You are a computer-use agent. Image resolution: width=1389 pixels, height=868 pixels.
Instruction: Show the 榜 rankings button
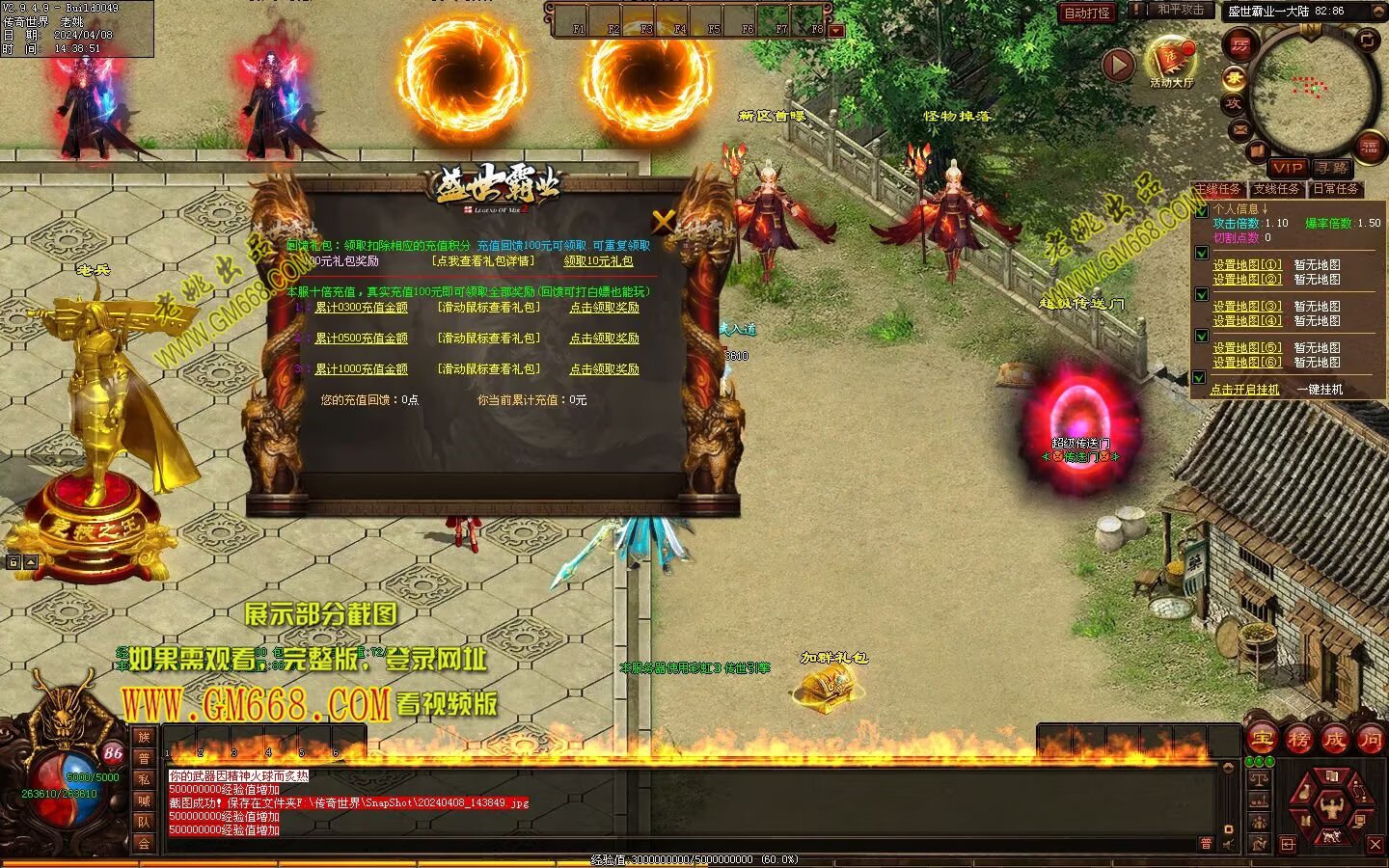(1298, 740)
